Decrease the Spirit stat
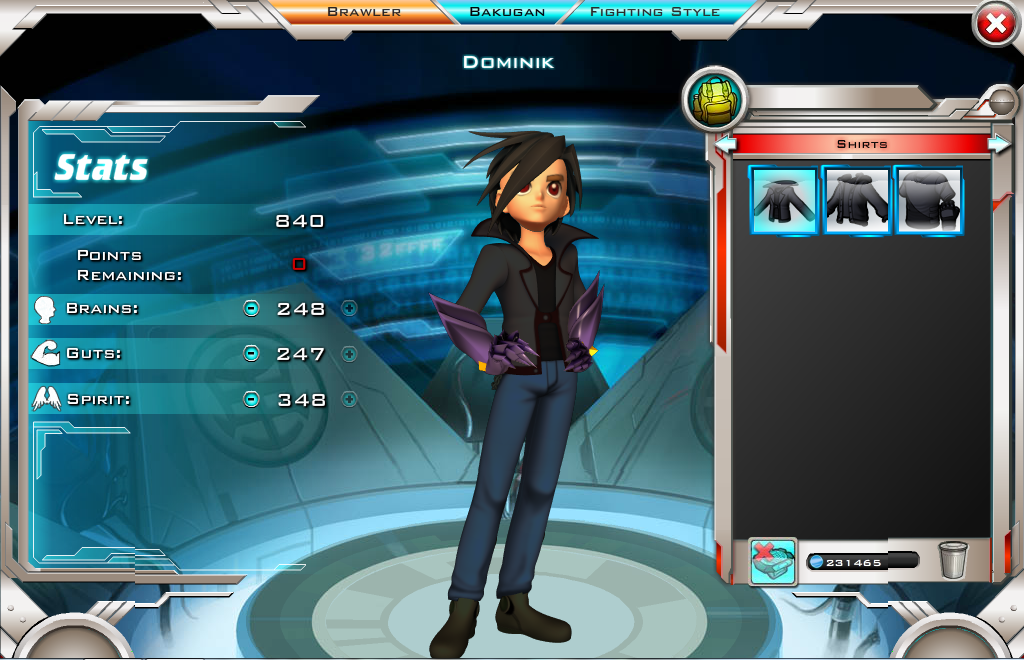 point(251,399)
